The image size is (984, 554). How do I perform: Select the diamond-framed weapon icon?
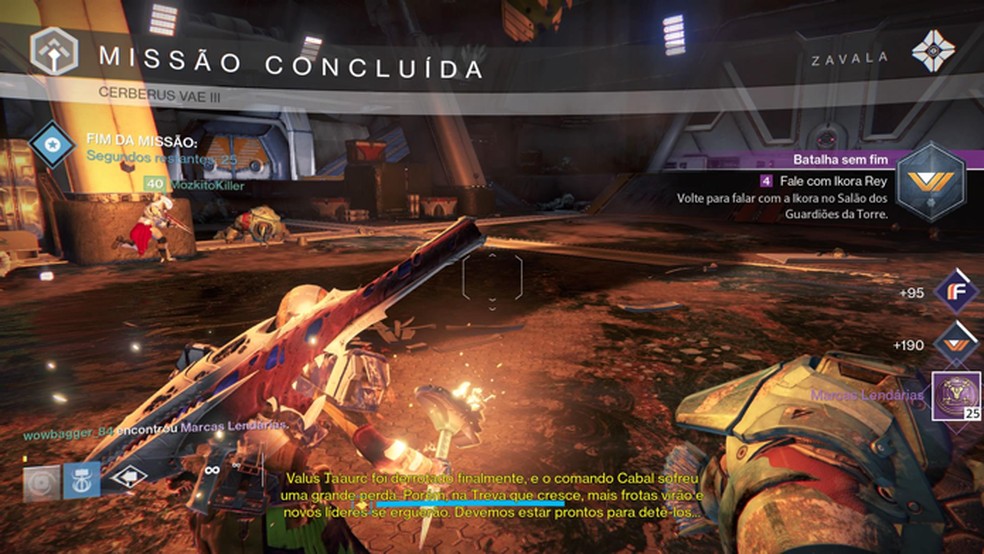click(x=129, y=477)
